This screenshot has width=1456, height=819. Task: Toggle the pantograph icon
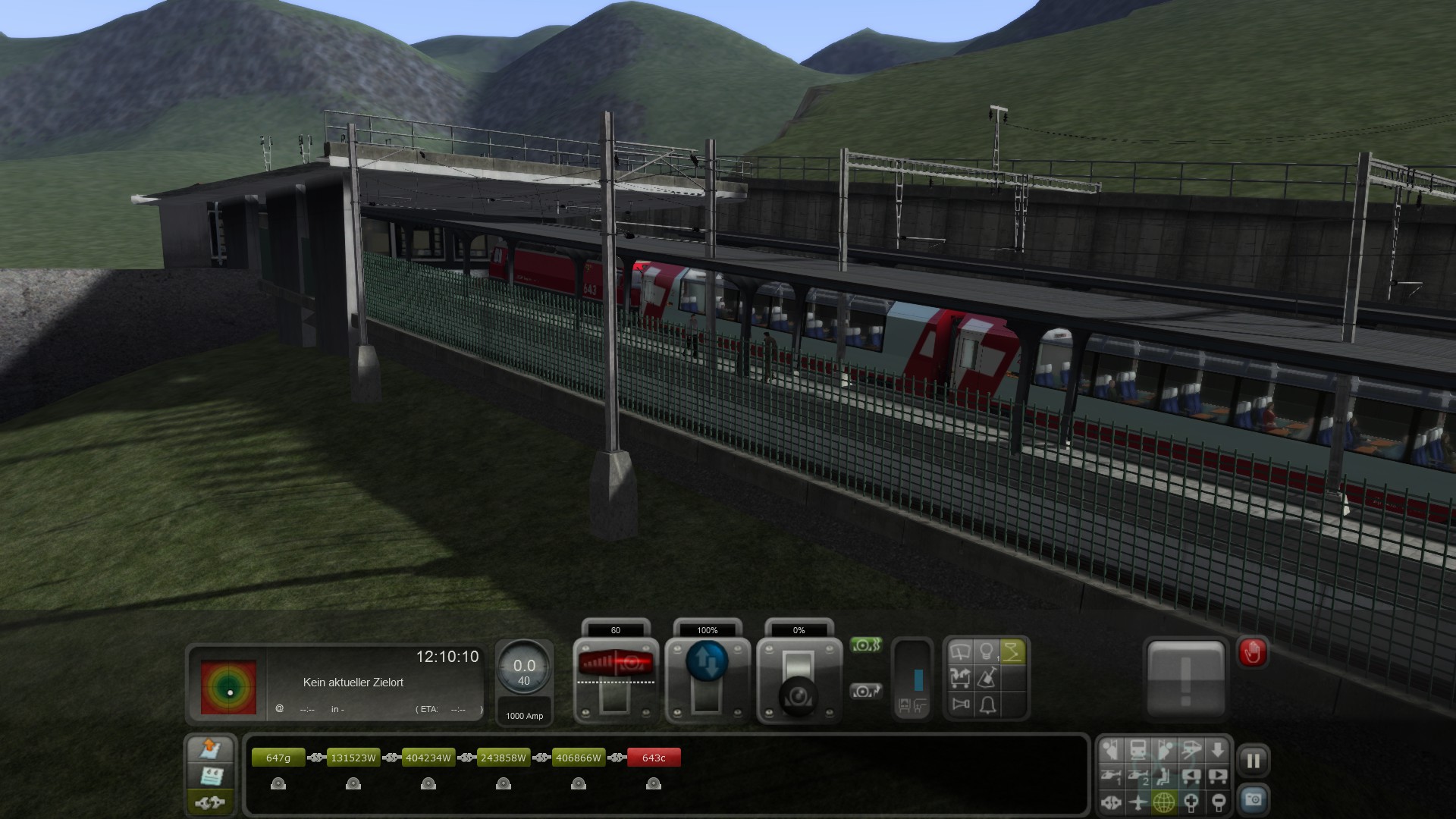point(1012,652)
